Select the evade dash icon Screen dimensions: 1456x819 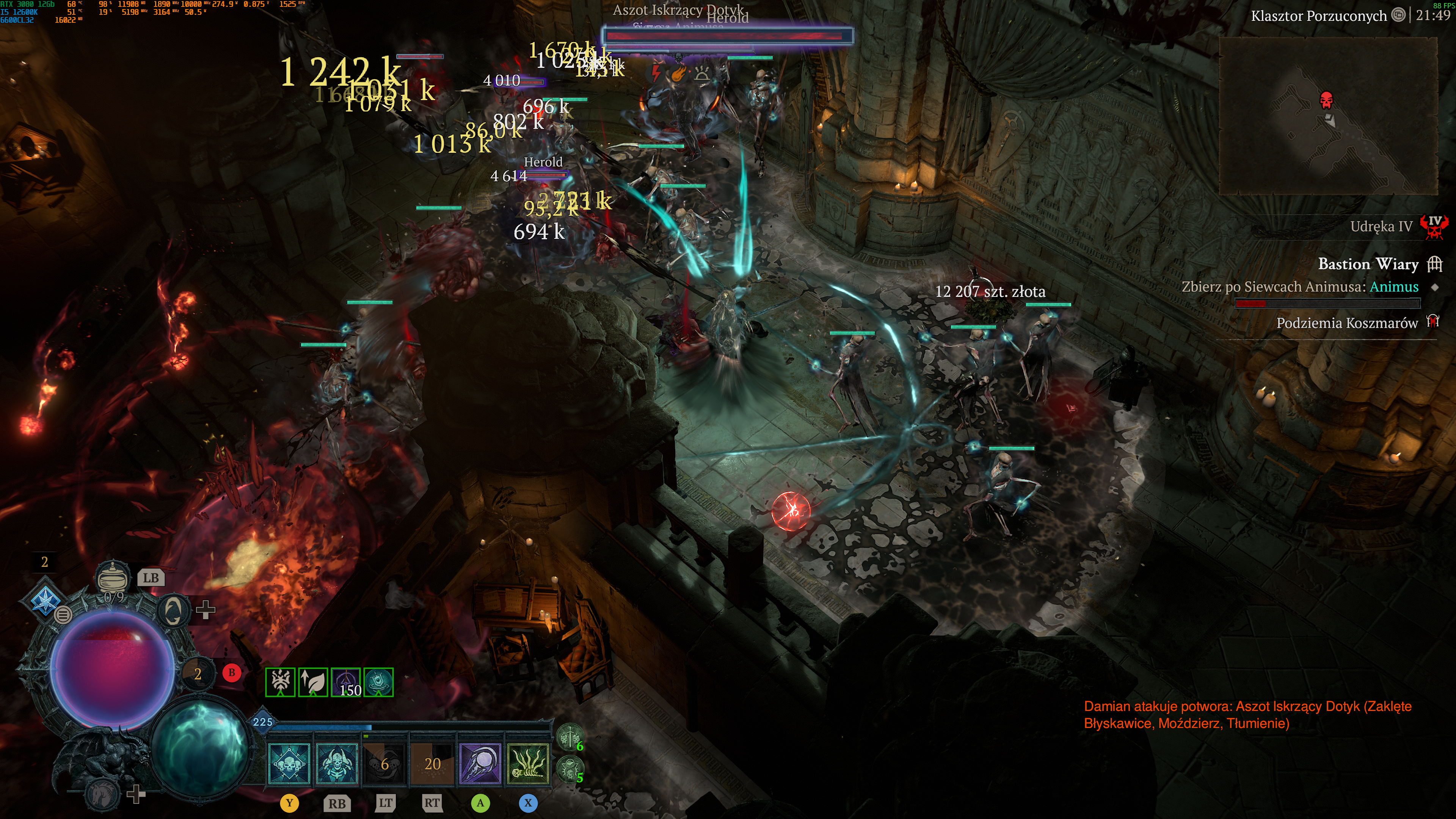(x=172, y=610)
